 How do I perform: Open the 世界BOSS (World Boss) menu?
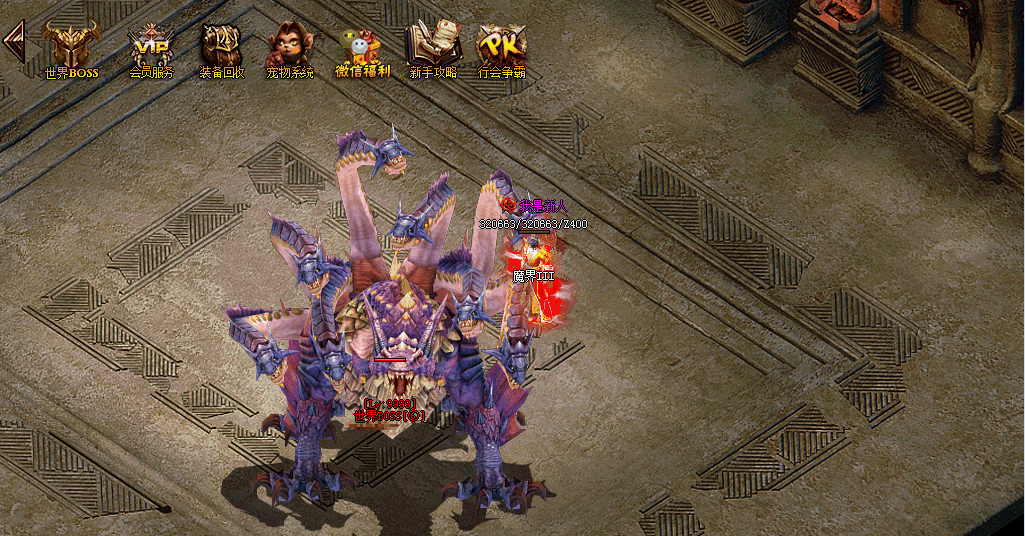[x=71, y=49]
